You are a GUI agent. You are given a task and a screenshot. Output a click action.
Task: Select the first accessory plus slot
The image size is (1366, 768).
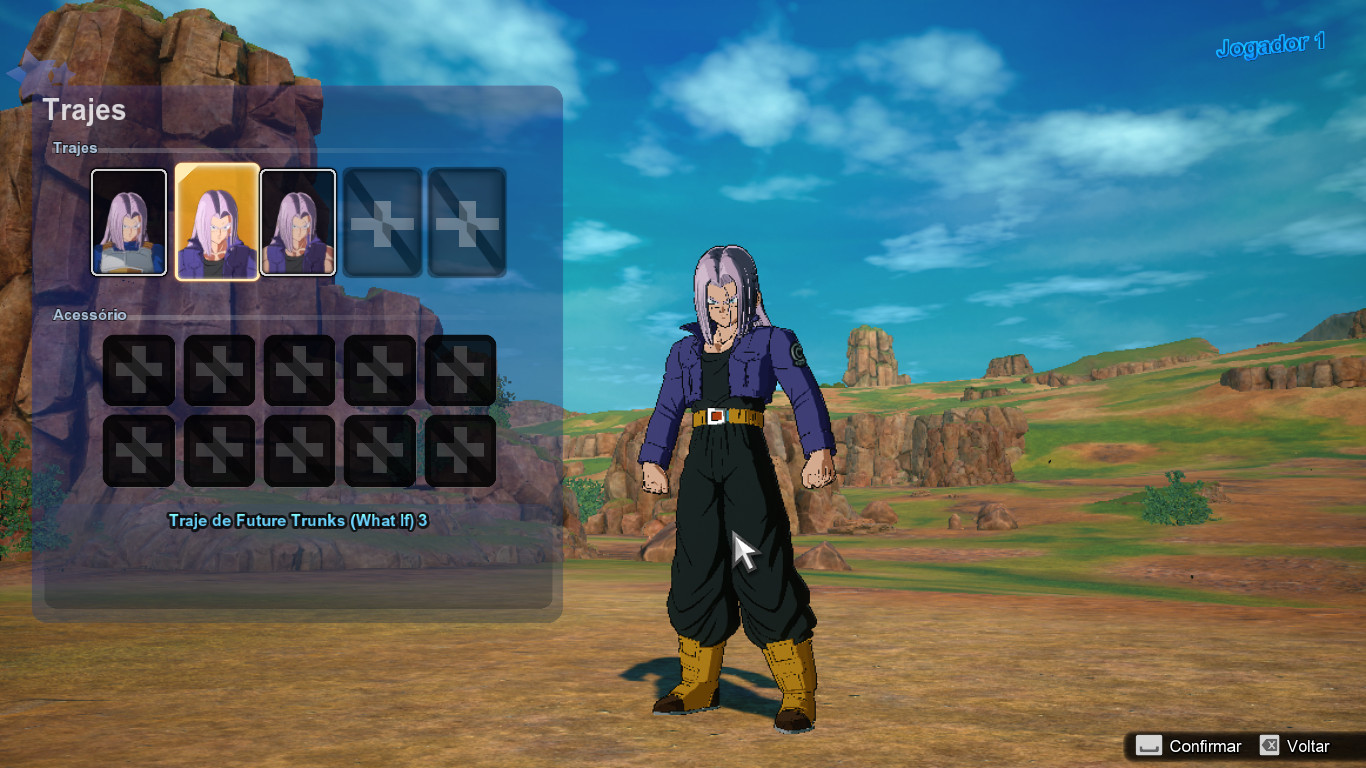(138, 369)
